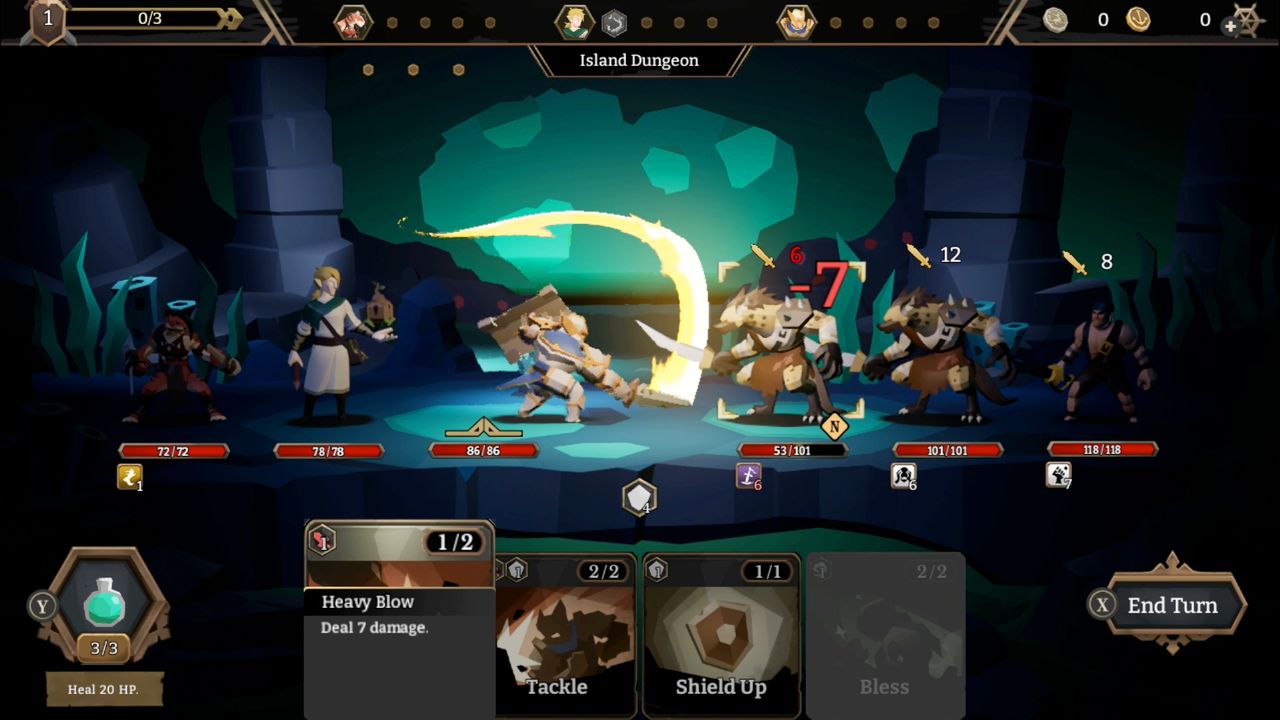Click the N elite marker on the targeted gnoll

click(x=833, y=424)
